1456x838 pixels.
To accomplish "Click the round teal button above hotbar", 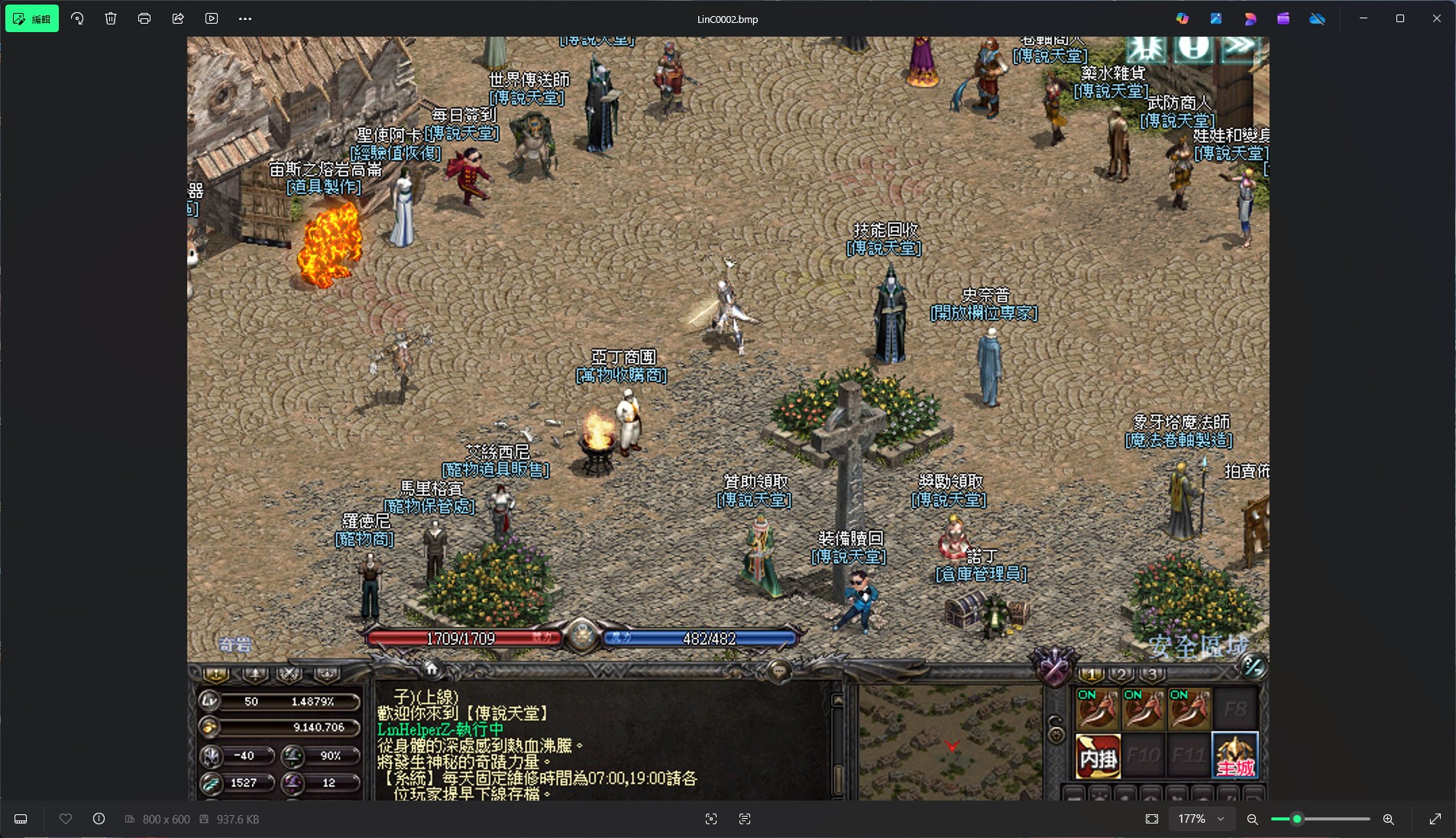I will pos(1253,666).
